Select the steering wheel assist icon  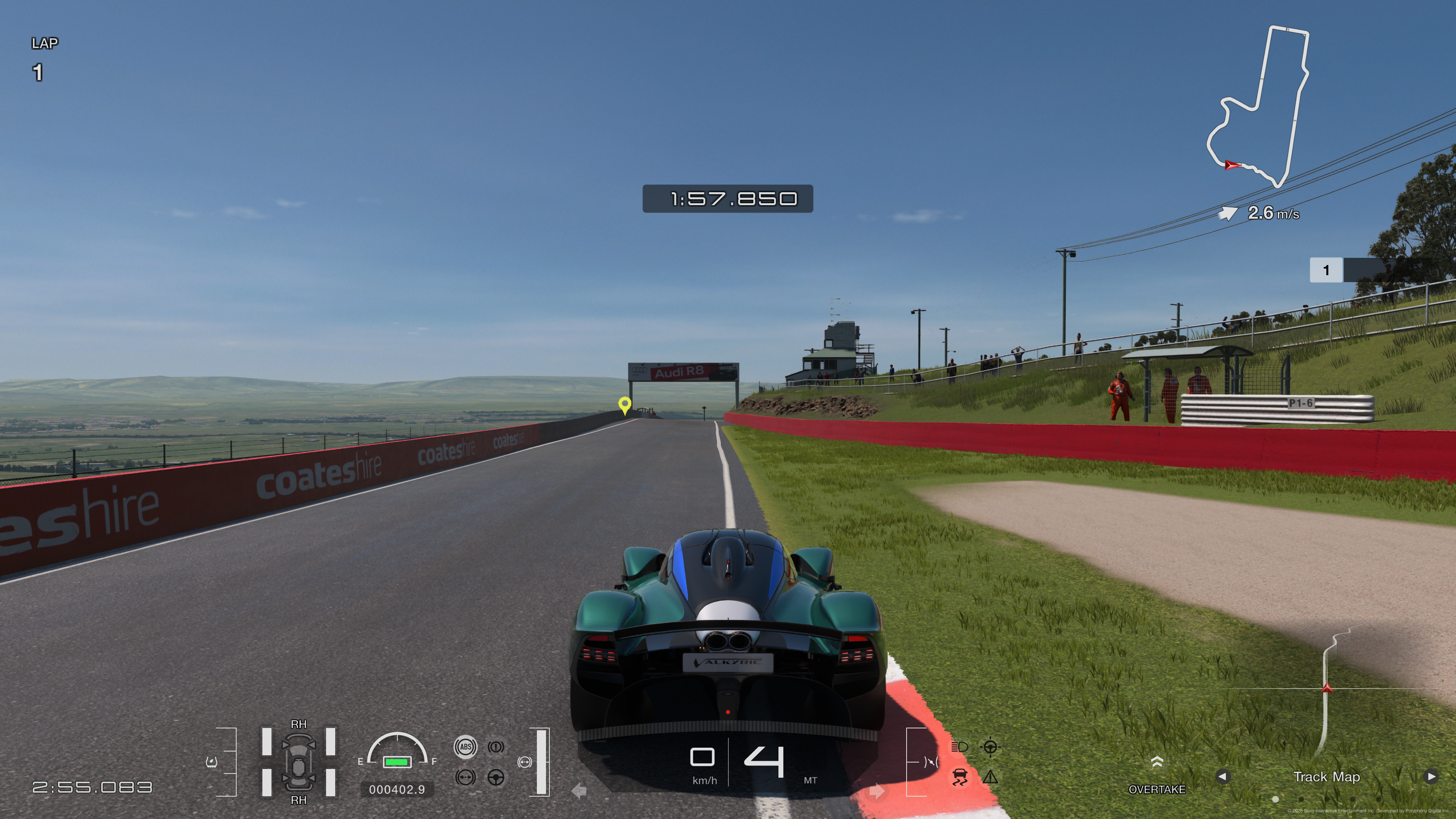click(x=496, y=778)
